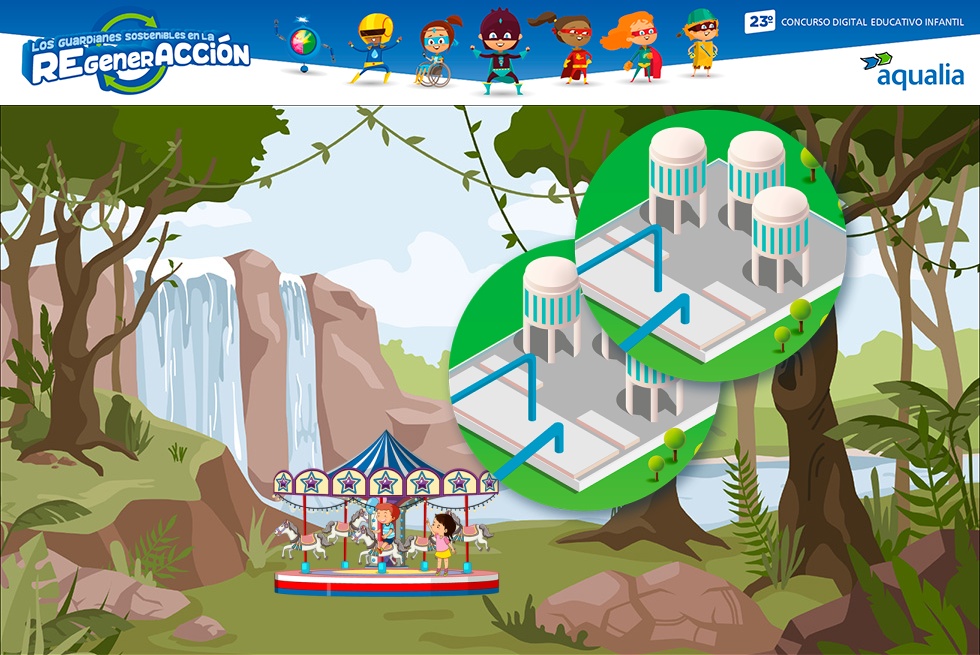The width and height of the screenshot is (980, 655).
Task: Choose the carousel with children
Action: [x=386, y=516]
